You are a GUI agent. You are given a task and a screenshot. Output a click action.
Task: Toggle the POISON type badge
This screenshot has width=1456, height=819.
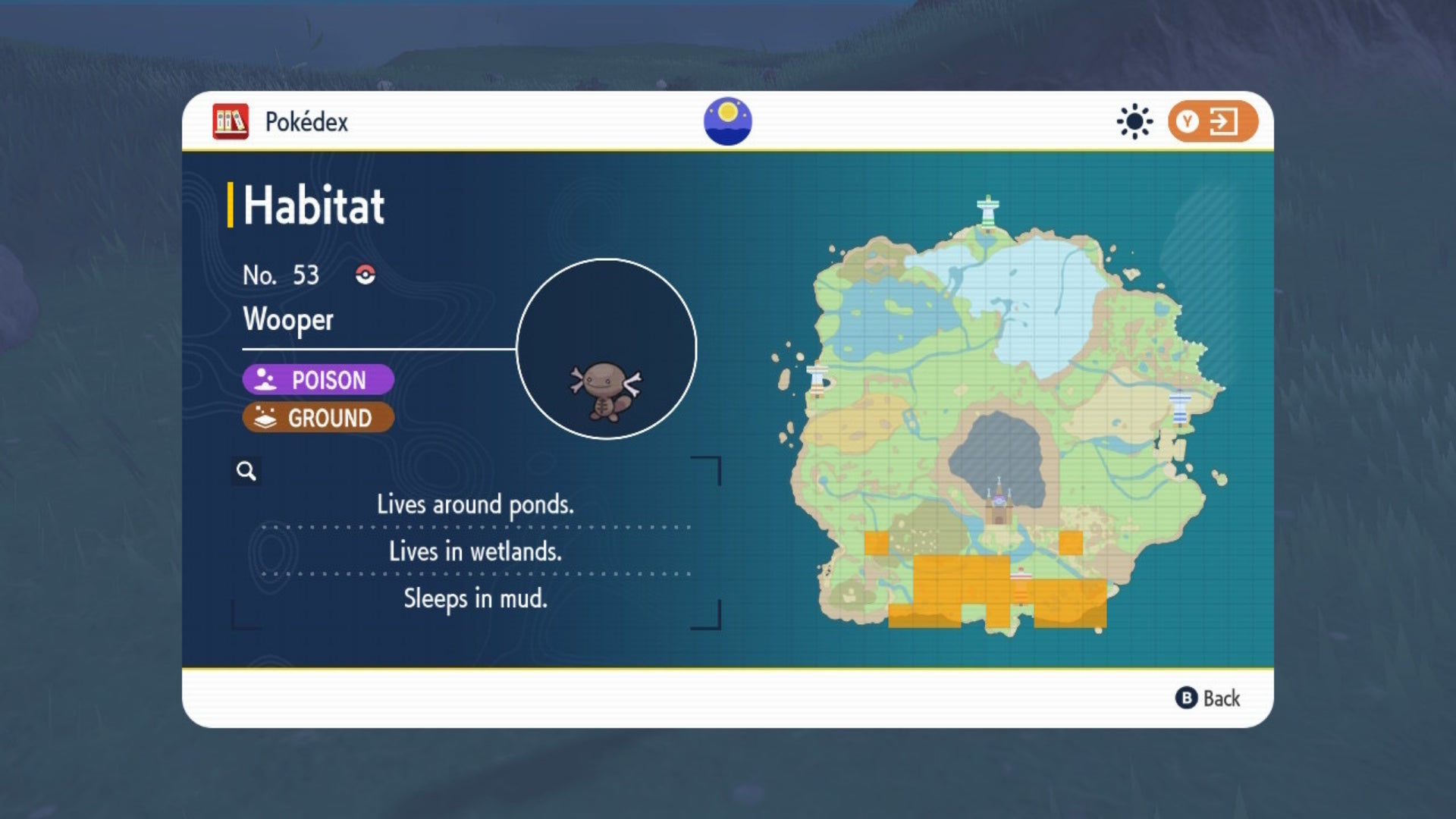(x=317, y=380)
